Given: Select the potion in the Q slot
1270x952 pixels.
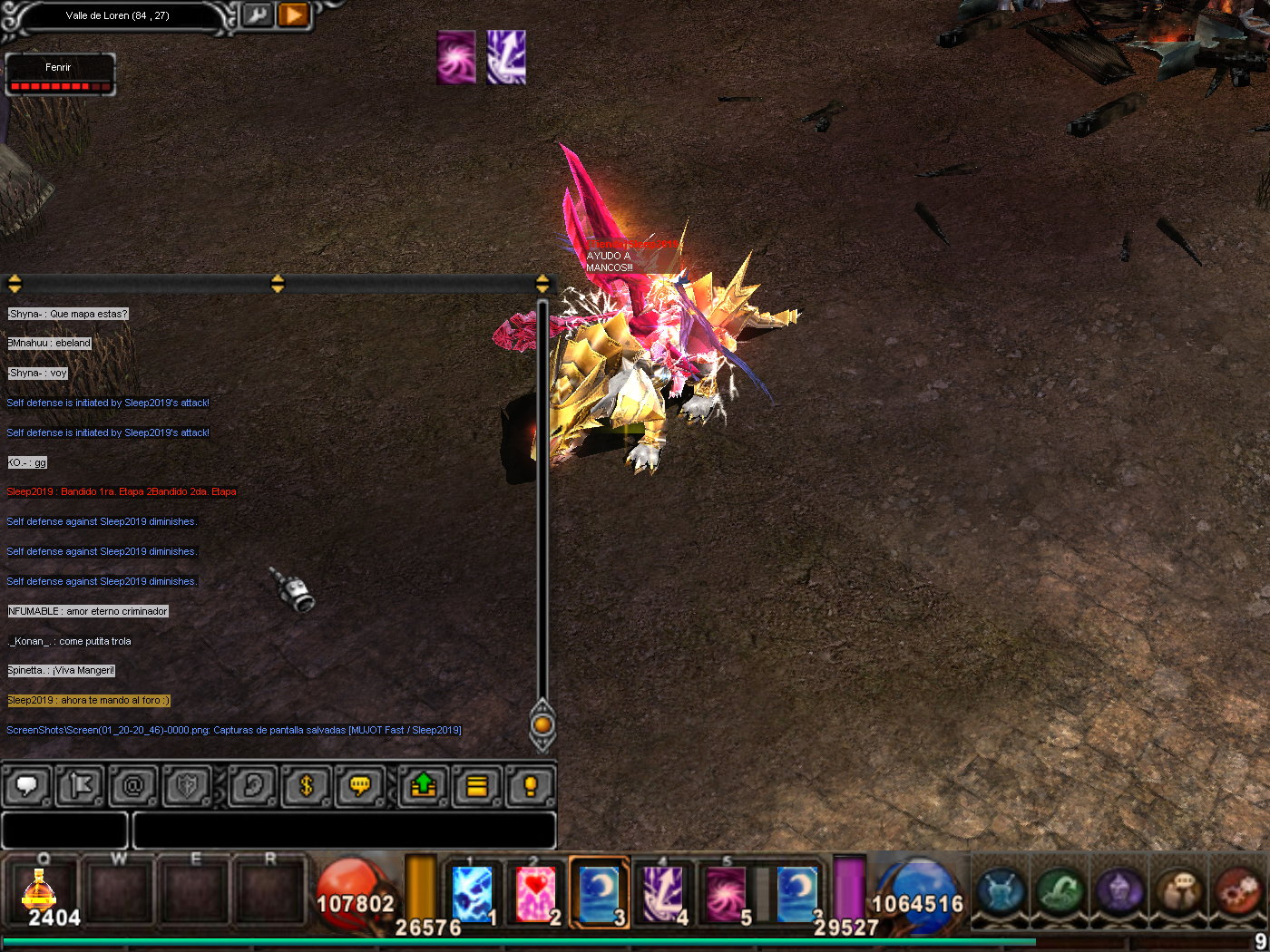Looking at the screenshot, I should [41, 891].
